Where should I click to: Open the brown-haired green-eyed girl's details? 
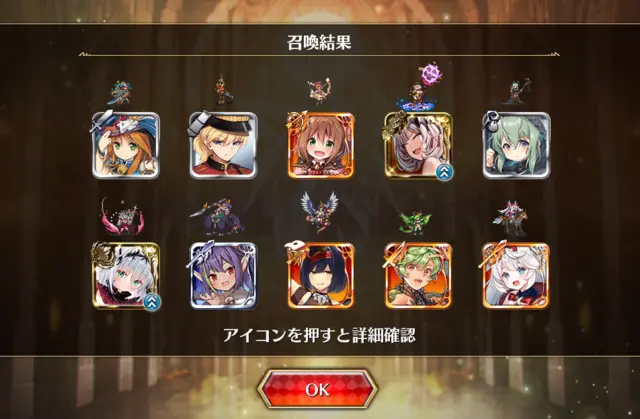click(x=321, y=146)
